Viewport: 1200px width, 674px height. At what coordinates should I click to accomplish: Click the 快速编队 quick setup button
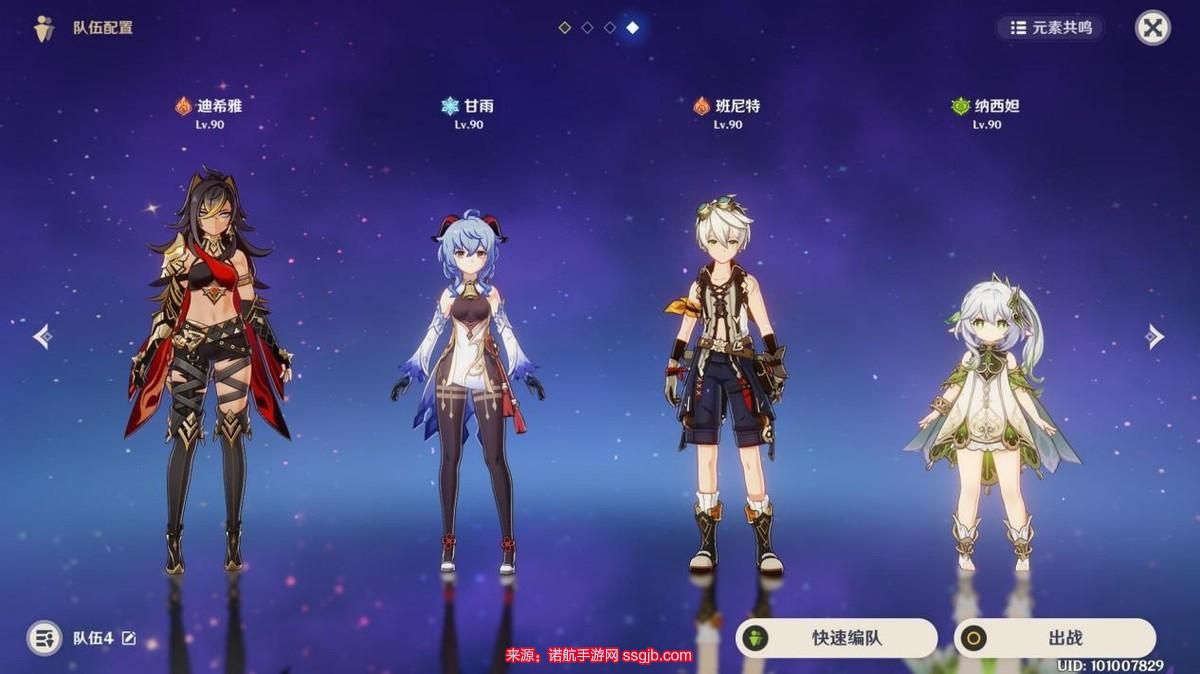(836, 638)
